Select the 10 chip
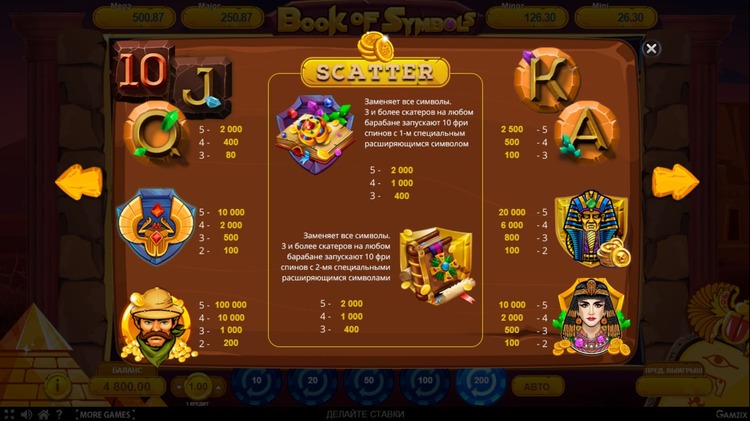750x421 pixels. coord(256,383)
